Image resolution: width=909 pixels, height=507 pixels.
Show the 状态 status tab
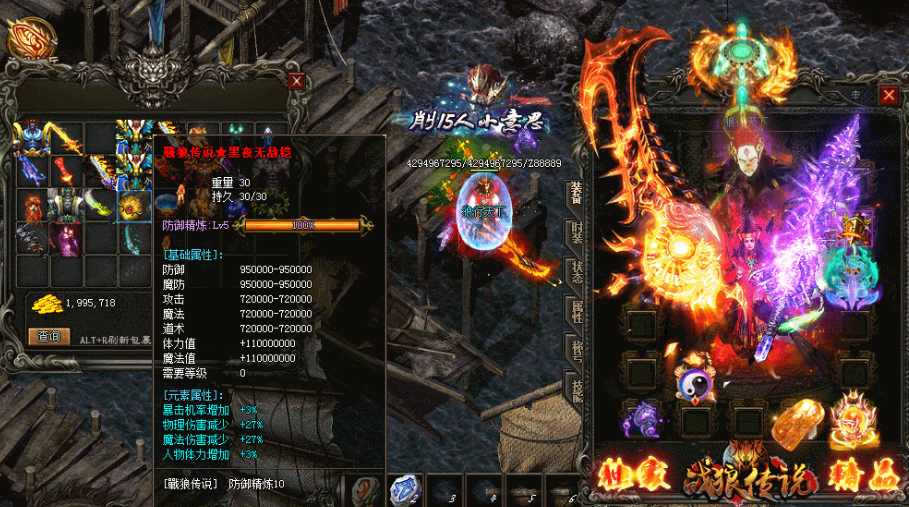point(576,272)
